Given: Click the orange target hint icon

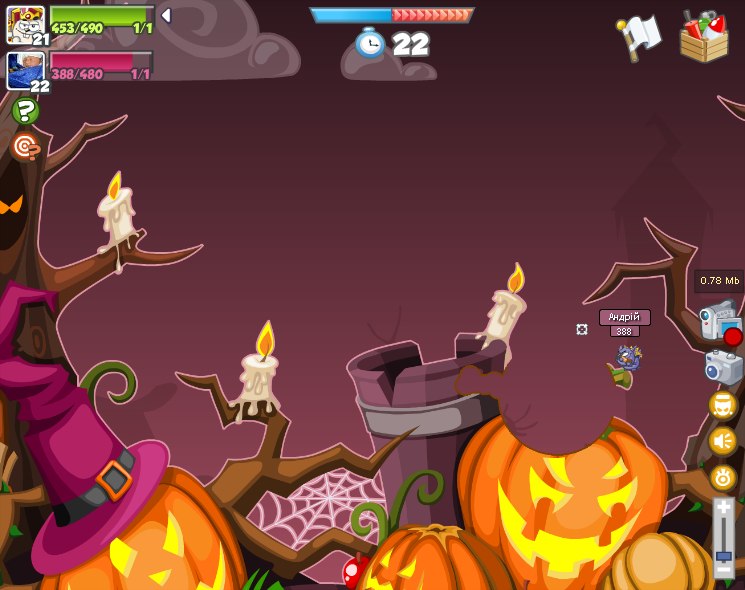Looking at the screenshot, I should click(x=26, y=147).
